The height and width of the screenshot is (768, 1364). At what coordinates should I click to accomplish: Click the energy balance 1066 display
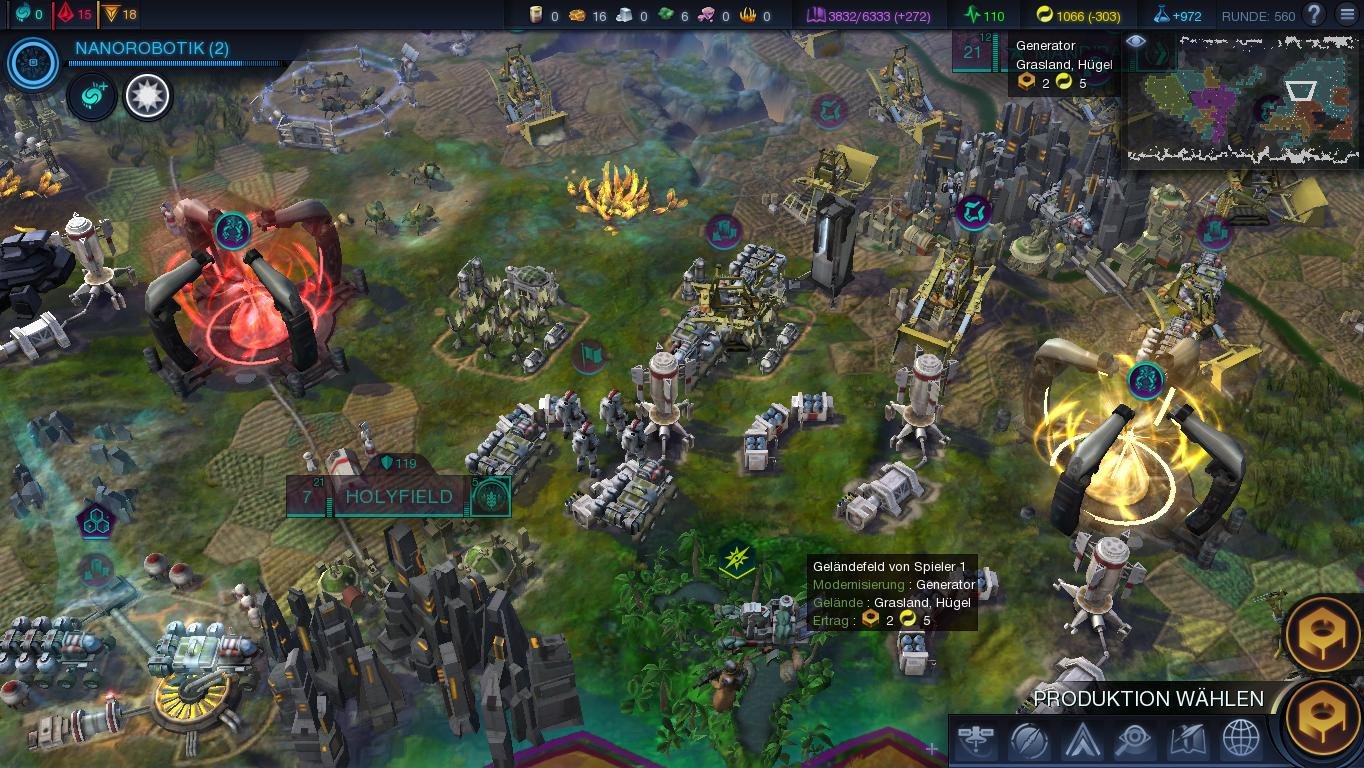1078,15
